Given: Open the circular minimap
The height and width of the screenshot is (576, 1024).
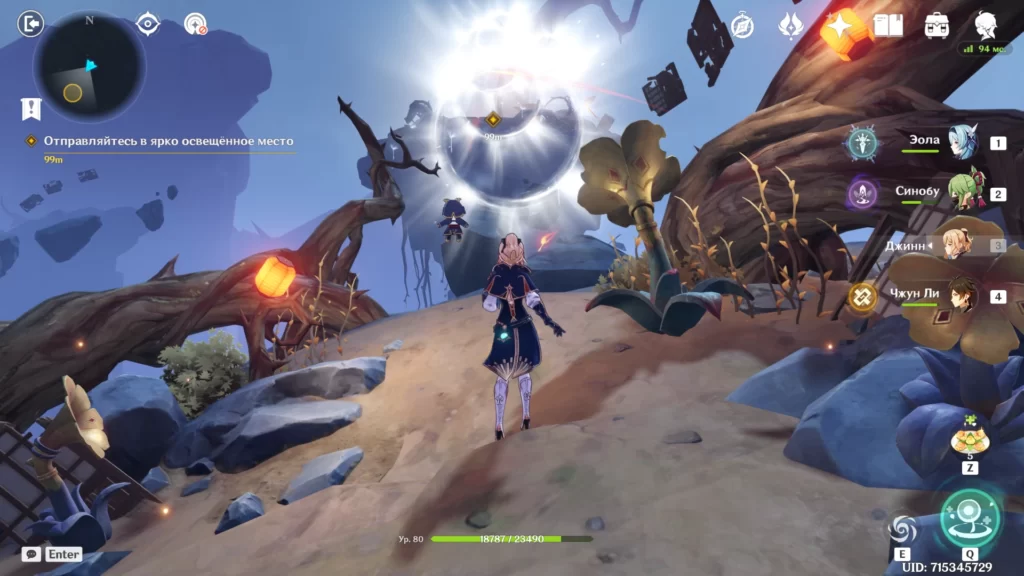Looking at the screenshot, I should [x=89, y=67].
